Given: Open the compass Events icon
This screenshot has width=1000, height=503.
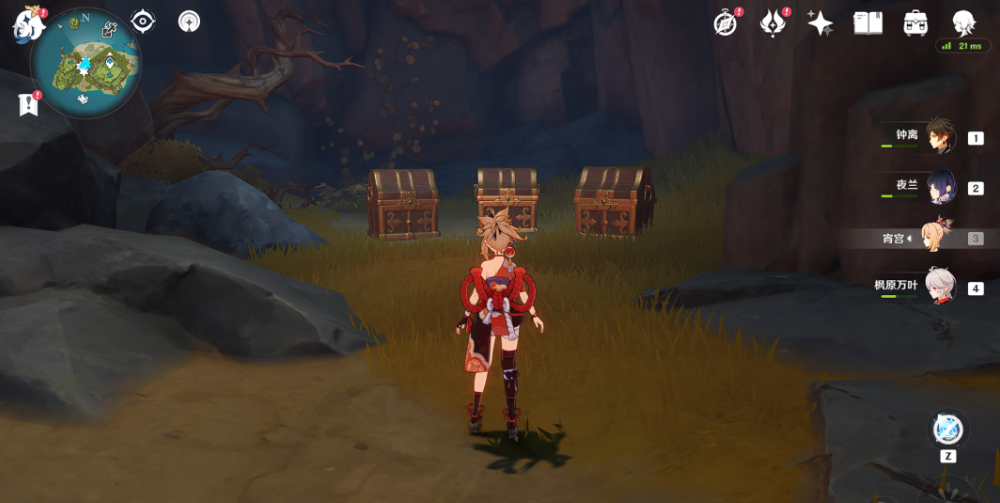Looking at the screenshot, I should (x=726, y=23).
